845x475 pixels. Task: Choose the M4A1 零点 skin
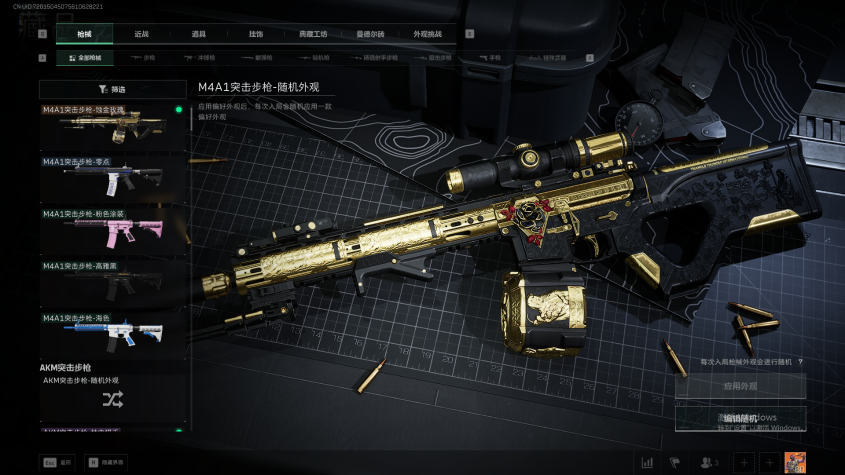(x=113, y=178)
